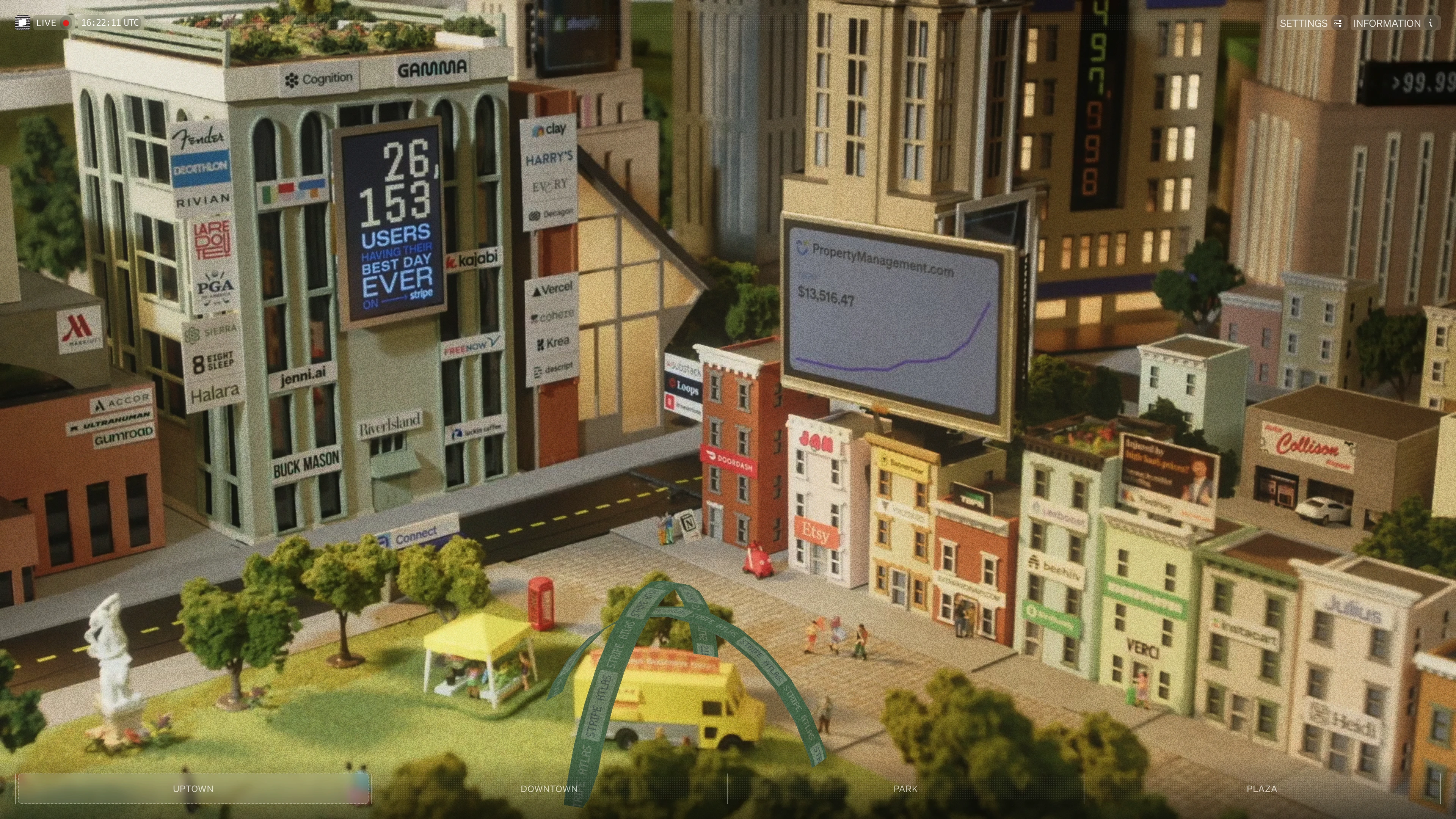This screenshot has width=1456, height=819.
Task: Go to the Plaza area
Action: point(1261,789)
